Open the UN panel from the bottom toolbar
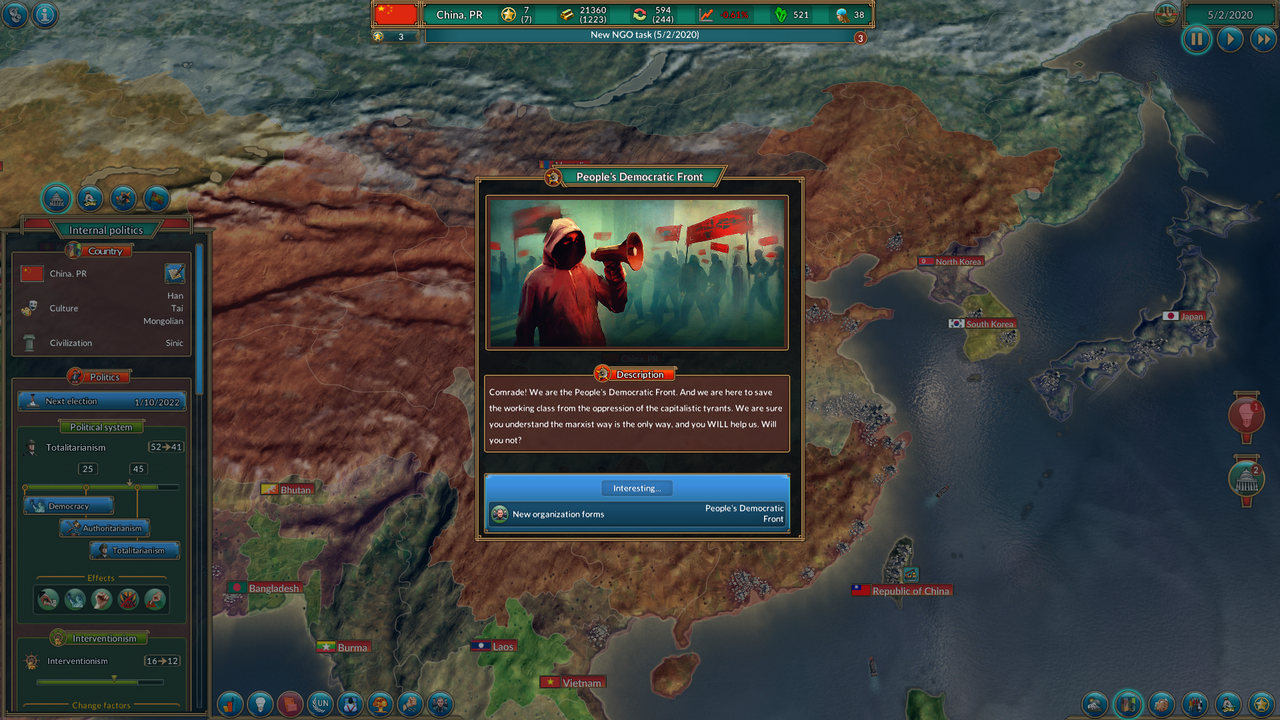 [321, 704]
